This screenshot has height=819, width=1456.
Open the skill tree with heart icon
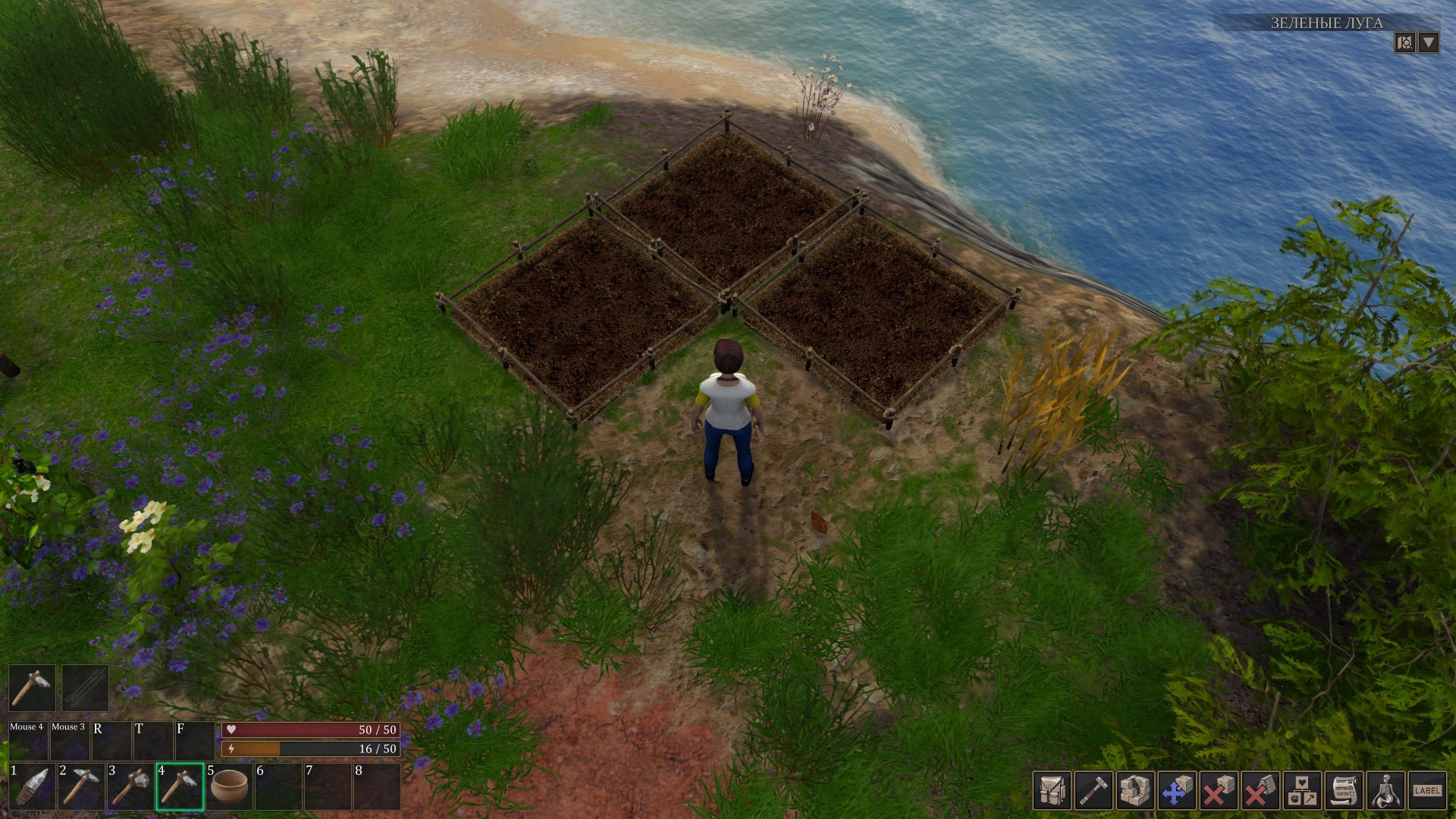[x=1302, y=791]
